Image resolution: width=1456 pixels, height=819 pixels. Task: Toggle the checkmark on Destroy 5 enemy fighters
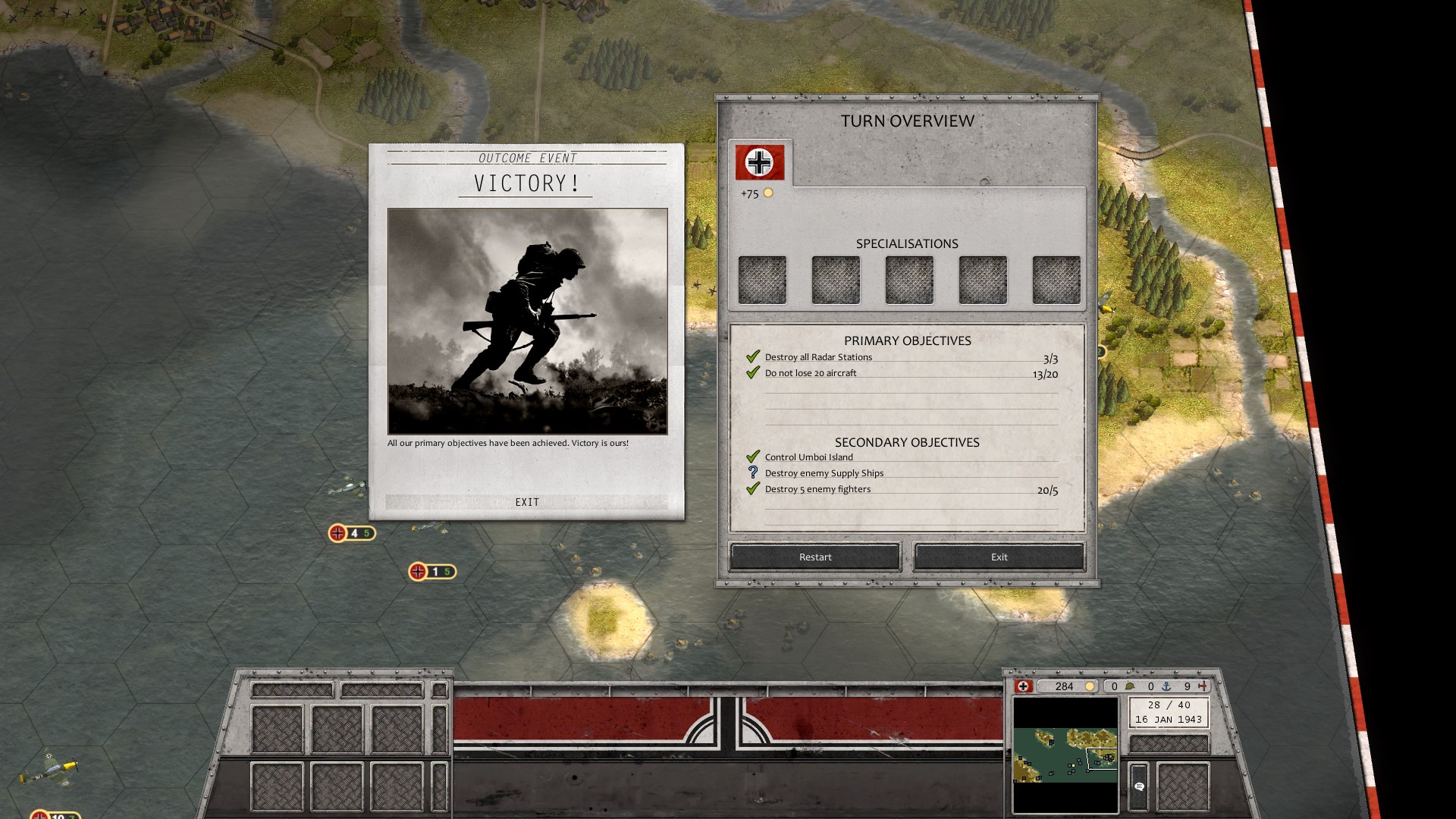[752, 488]
